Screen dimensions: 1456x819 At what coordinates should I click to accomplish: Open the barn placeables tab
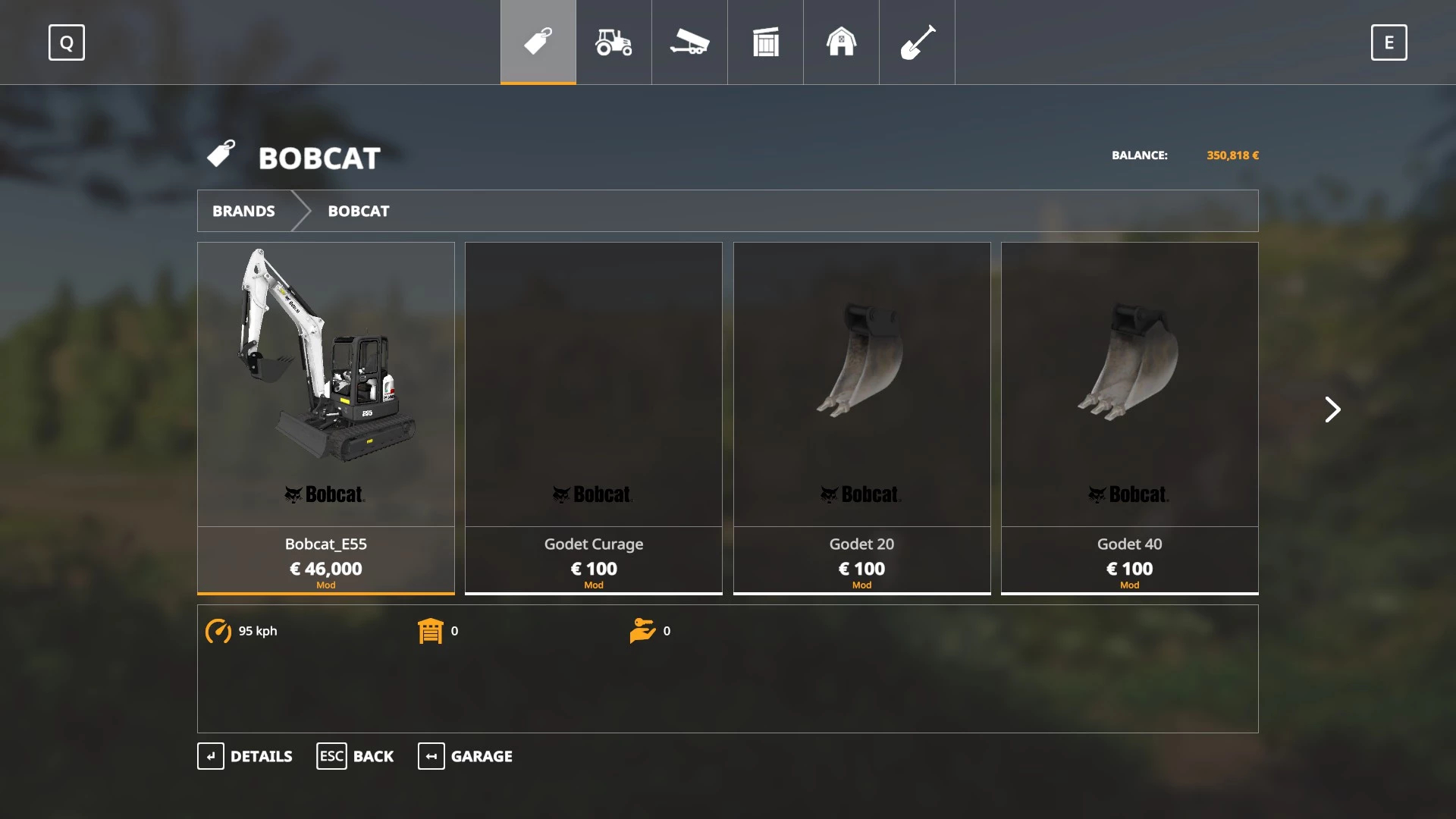841,42
